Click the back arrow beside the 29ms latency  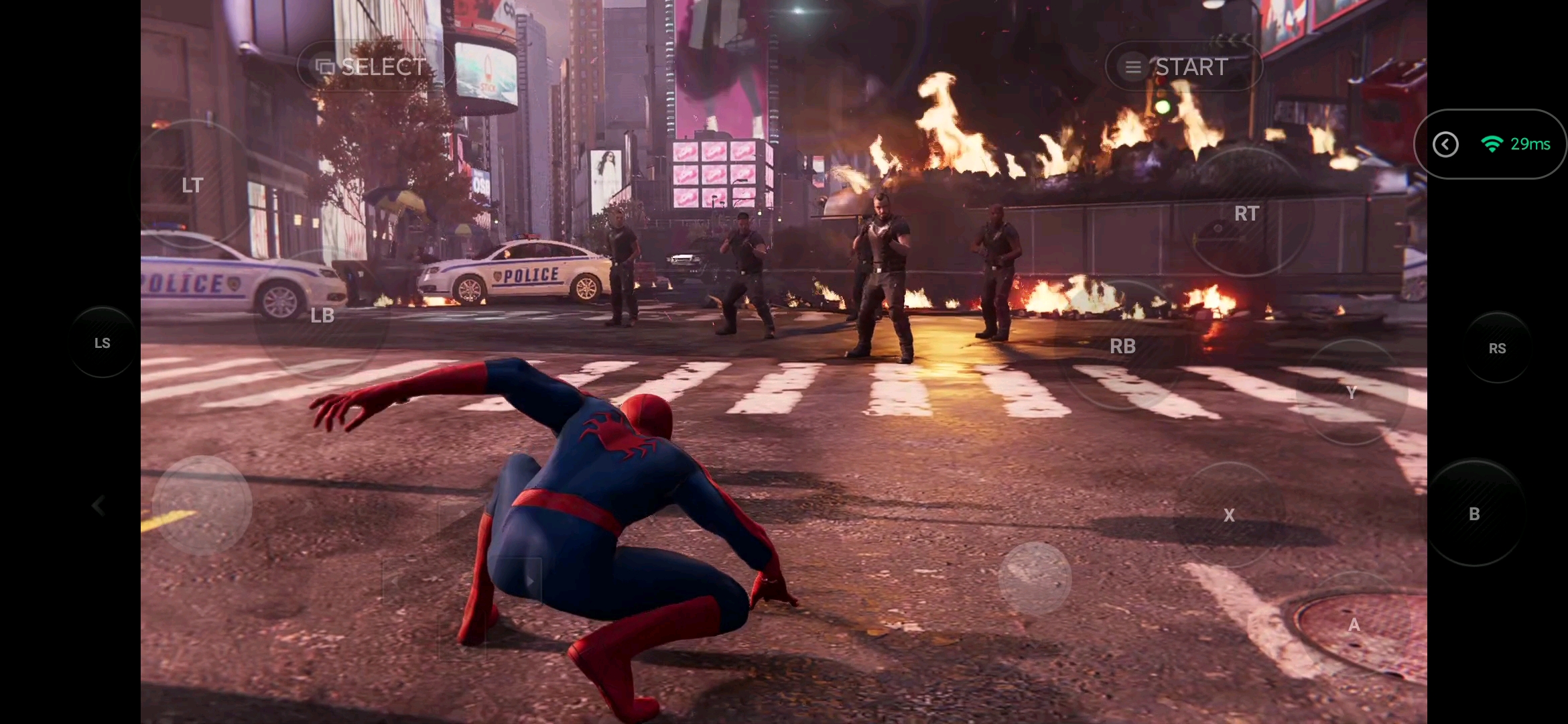click(x=1445, y=144)
